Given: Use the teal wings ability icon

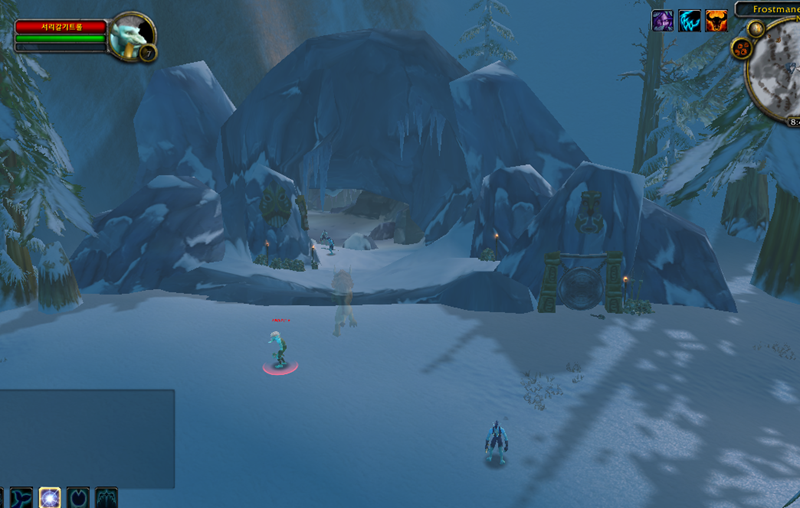Looking at the screenshot, I should coord(106,497).
